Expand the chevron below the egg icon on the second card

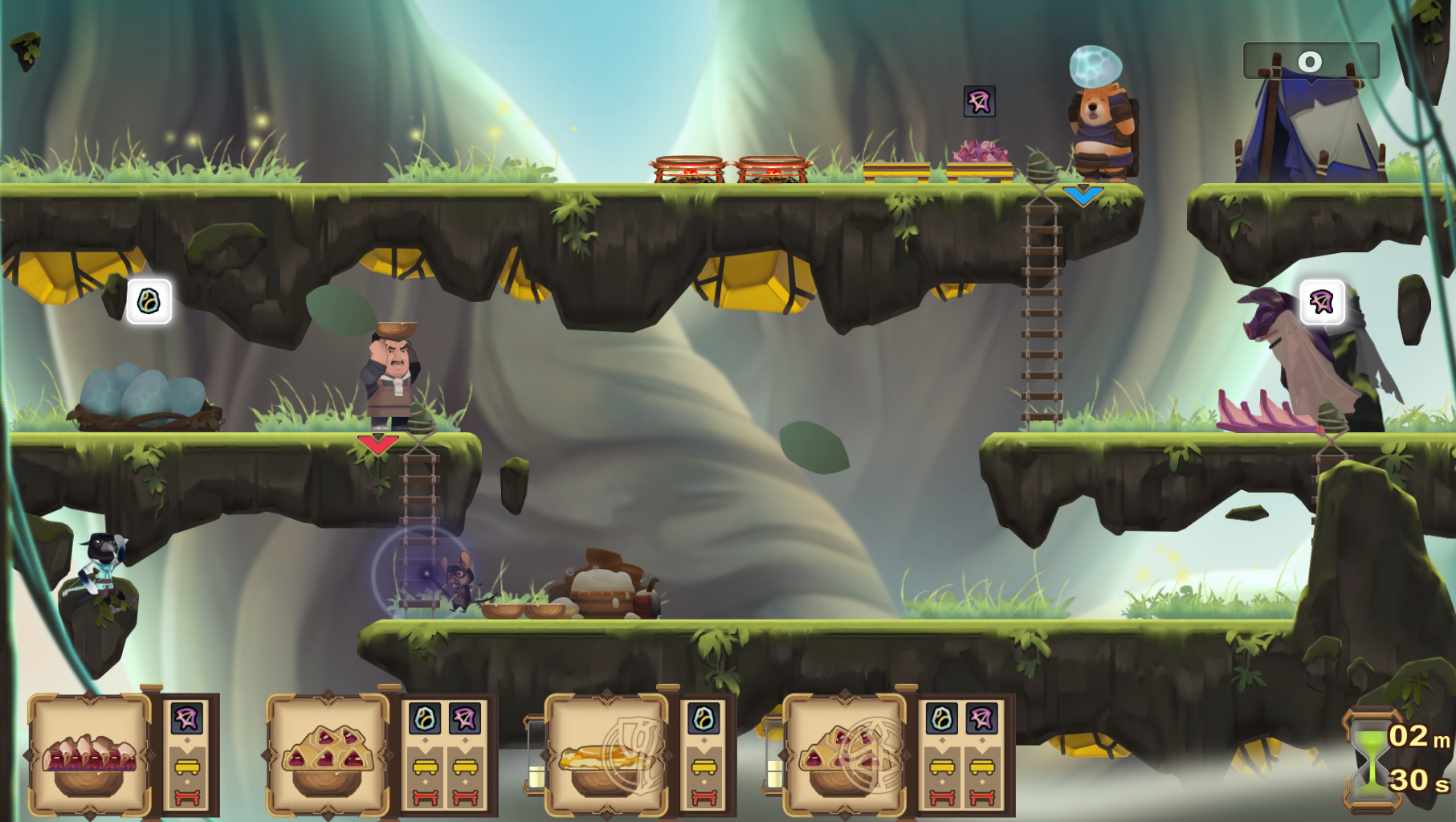click(424, 741)
